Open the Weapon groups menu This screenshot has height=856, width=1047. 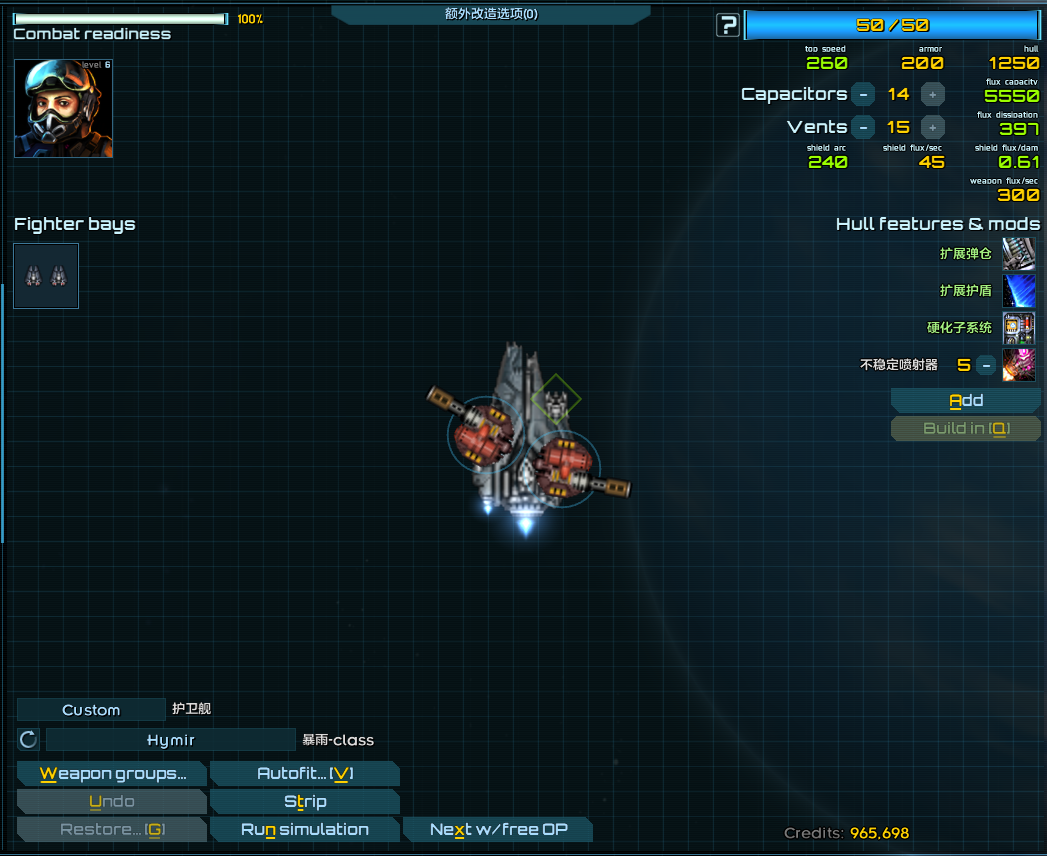tap(112, 774)
